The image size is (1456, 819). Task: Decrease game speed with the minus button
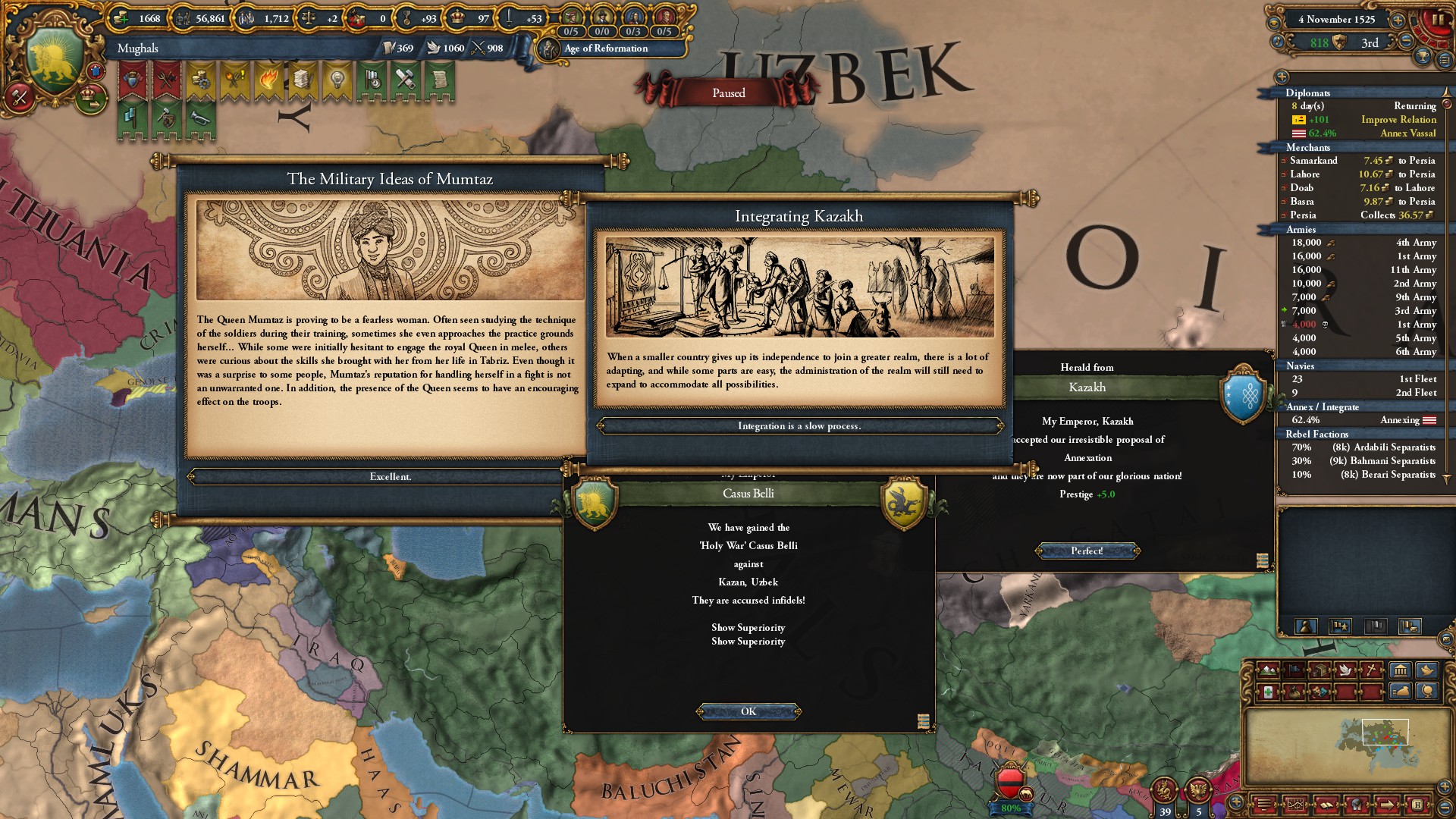1406,42
